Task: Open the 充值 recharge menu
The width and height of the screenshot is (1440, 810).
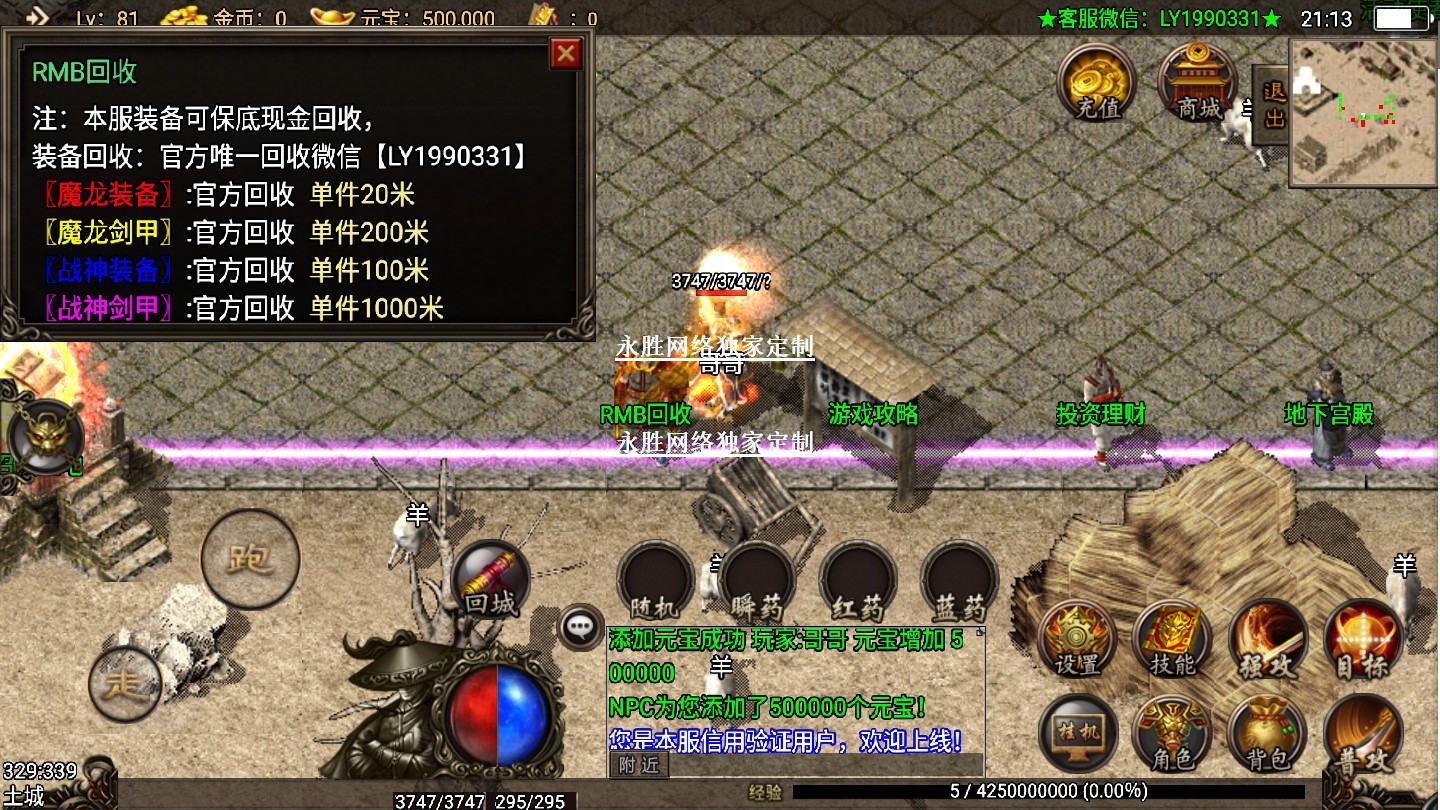Action: (x=1098, y=82)
